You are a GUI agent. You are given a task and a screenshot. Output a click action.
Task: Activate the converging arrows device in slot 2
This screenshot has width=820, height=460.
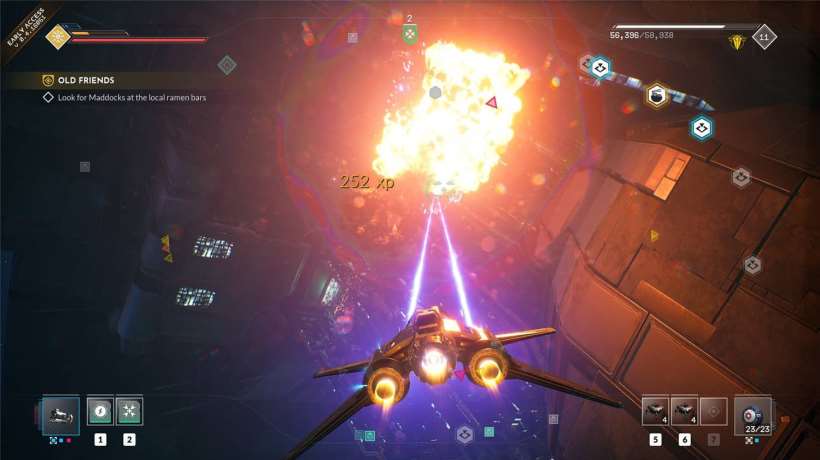(x=129, y=411)
